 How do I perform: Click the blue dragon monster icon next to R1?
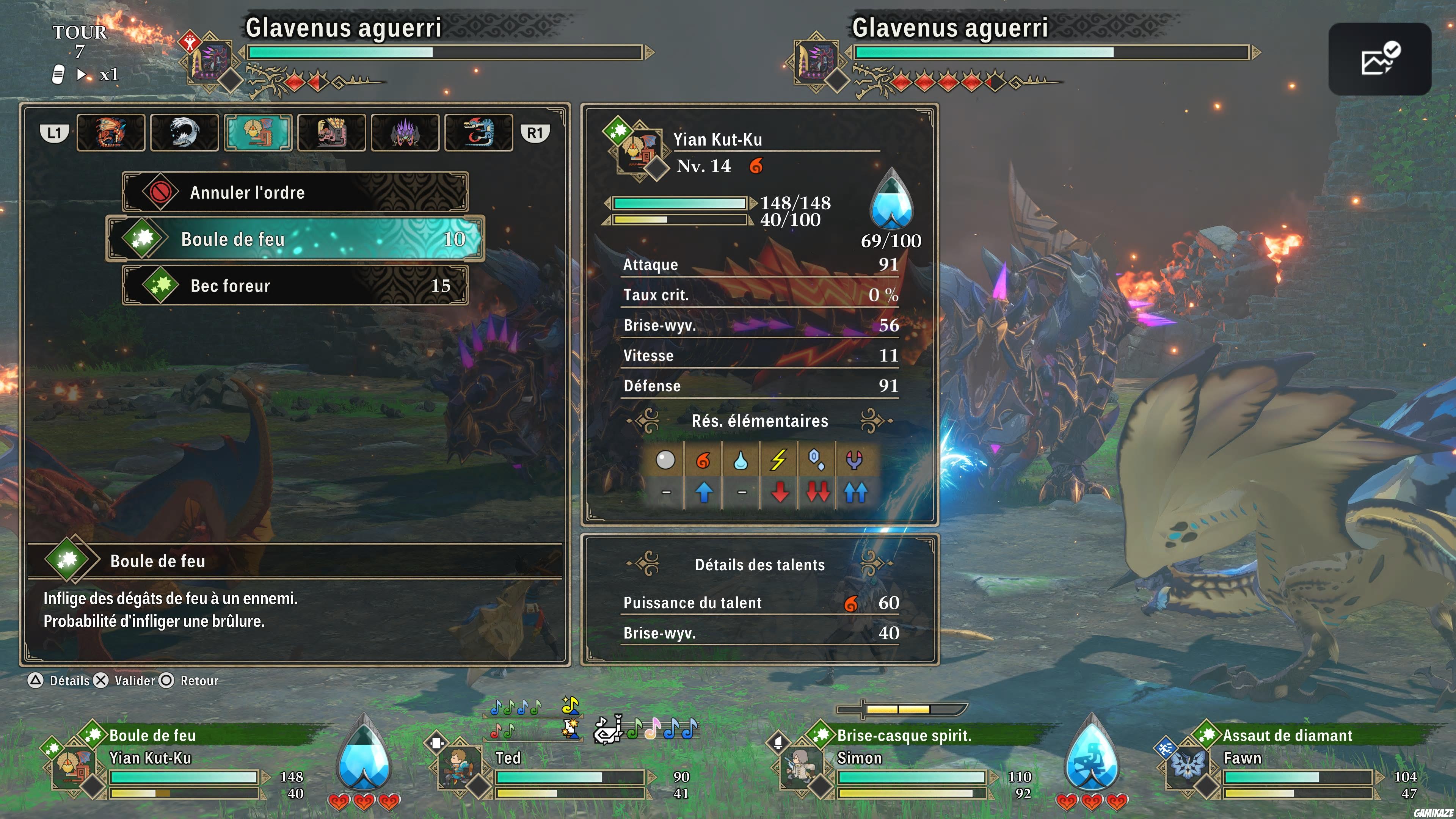(x=479, y=132)
